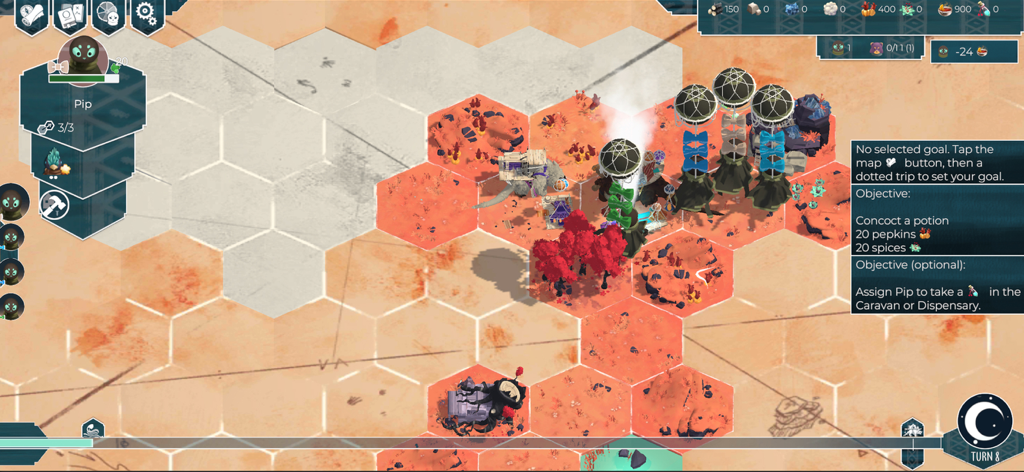End the turn with the moon button
Screen dimensions: 1024x472
point(984,425)
